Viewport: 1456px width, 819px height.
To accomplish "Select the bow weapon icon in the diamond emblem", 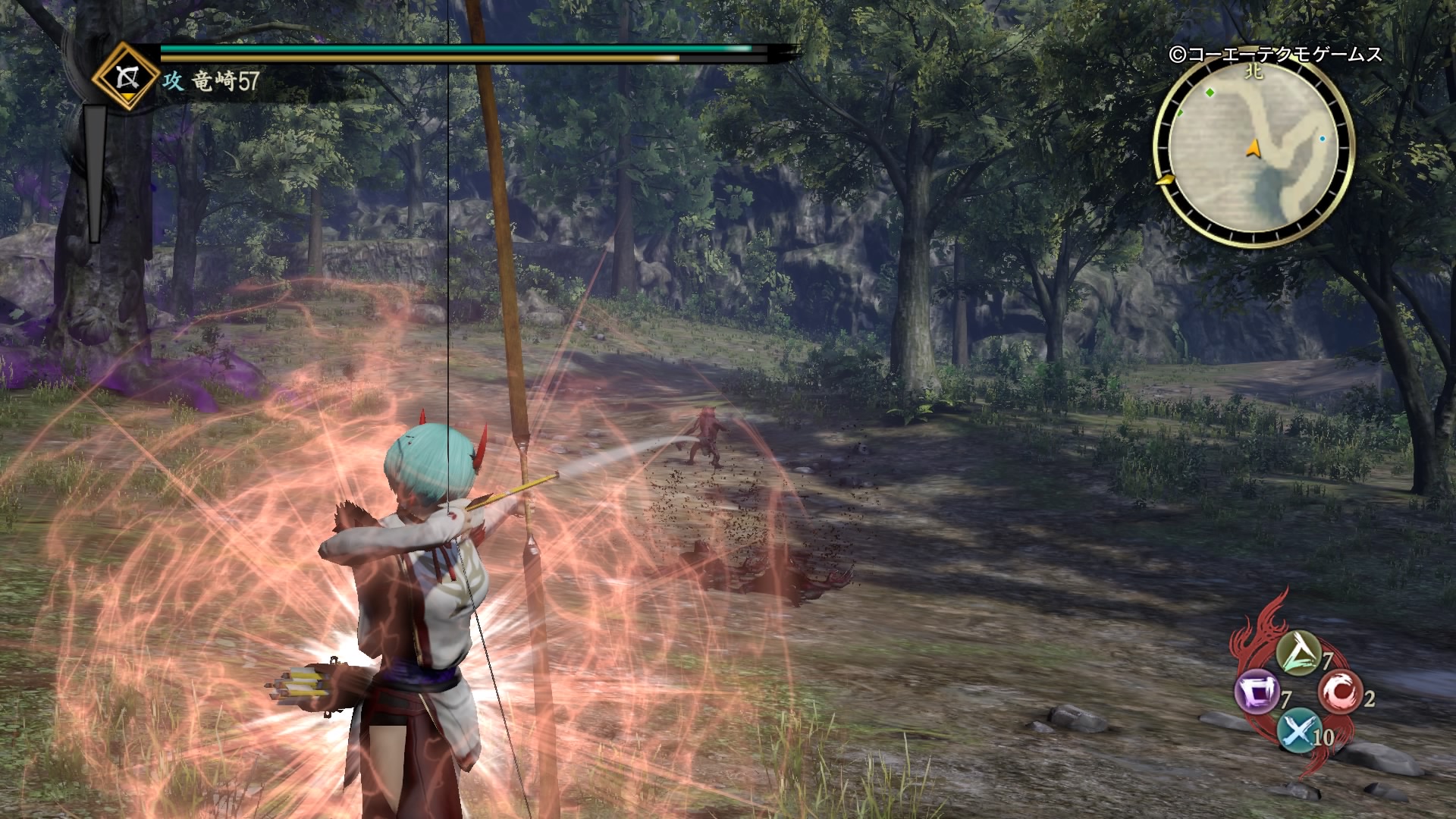I will [127, 78].
